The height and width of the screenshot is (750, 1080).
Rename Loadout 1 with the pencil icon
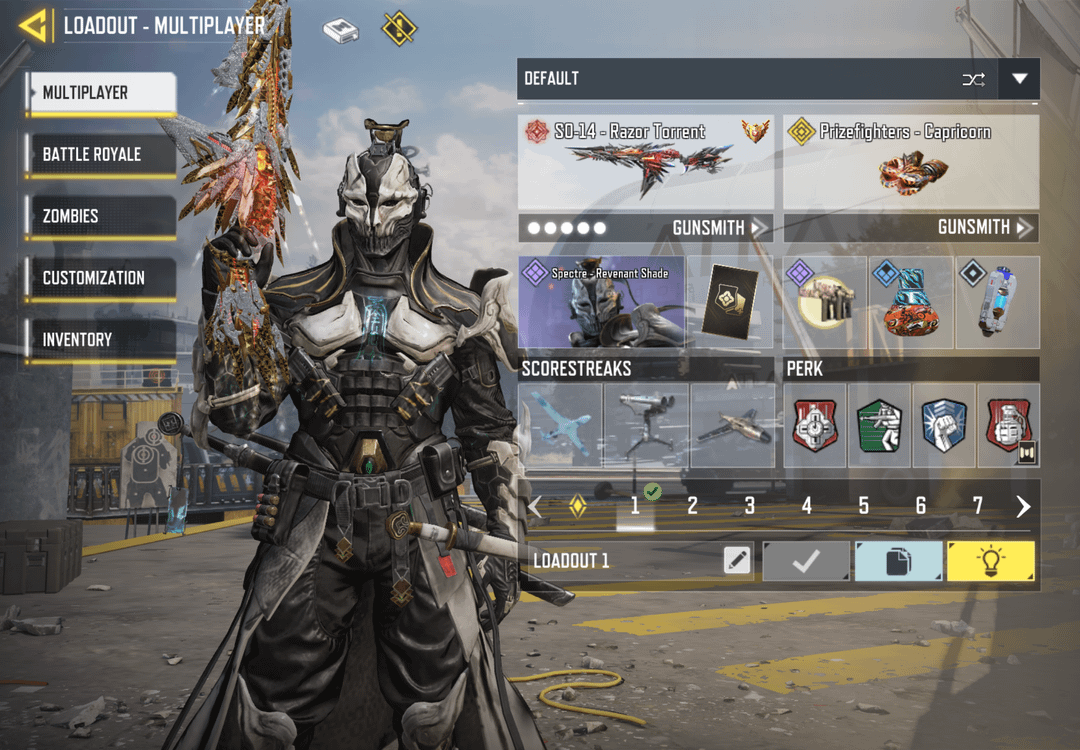pyautogui.click(x=737, y=561)
